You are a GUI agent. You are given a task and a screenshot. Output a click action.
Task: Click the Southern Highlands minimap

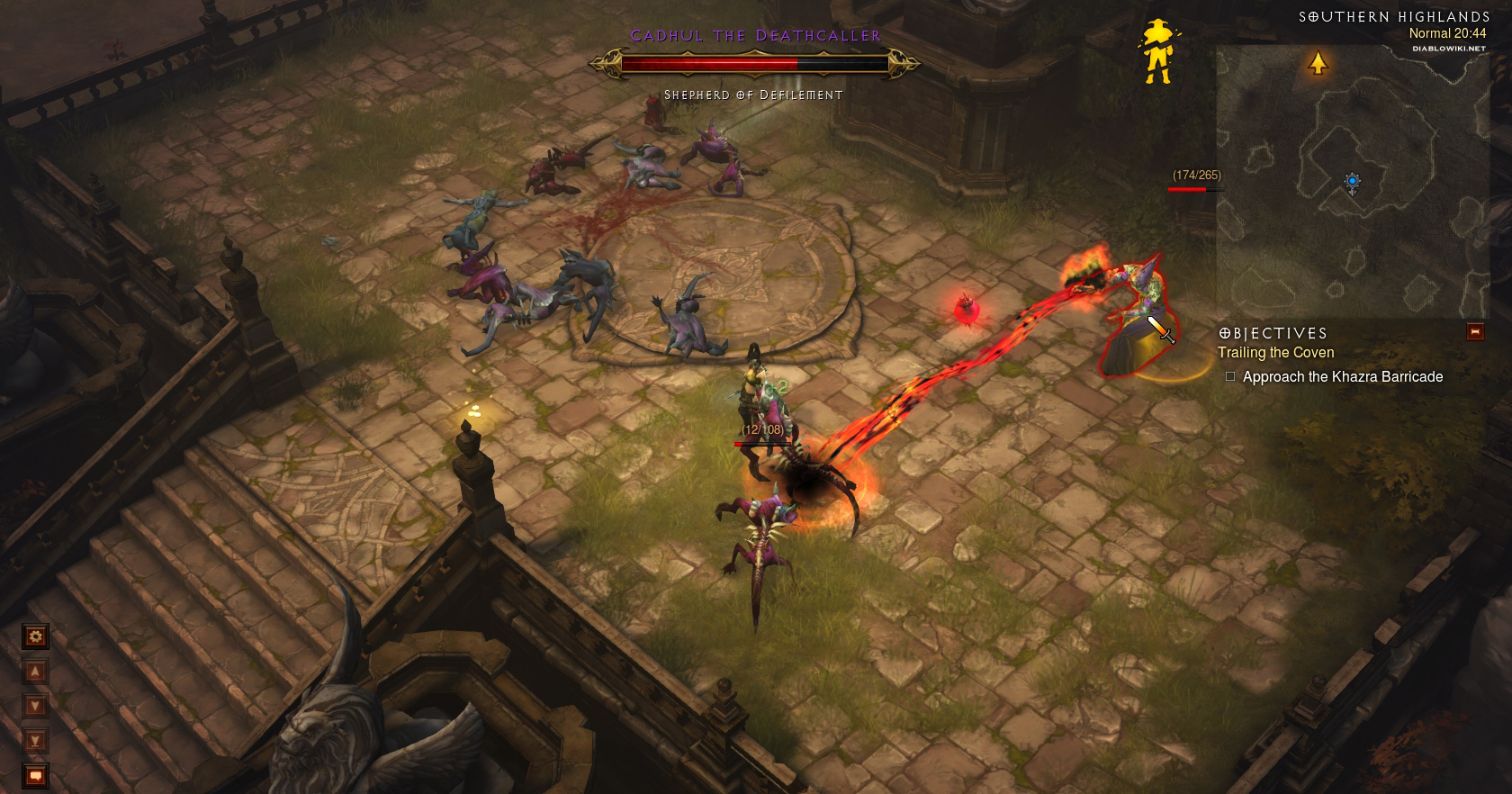(x=1352, y=180)
